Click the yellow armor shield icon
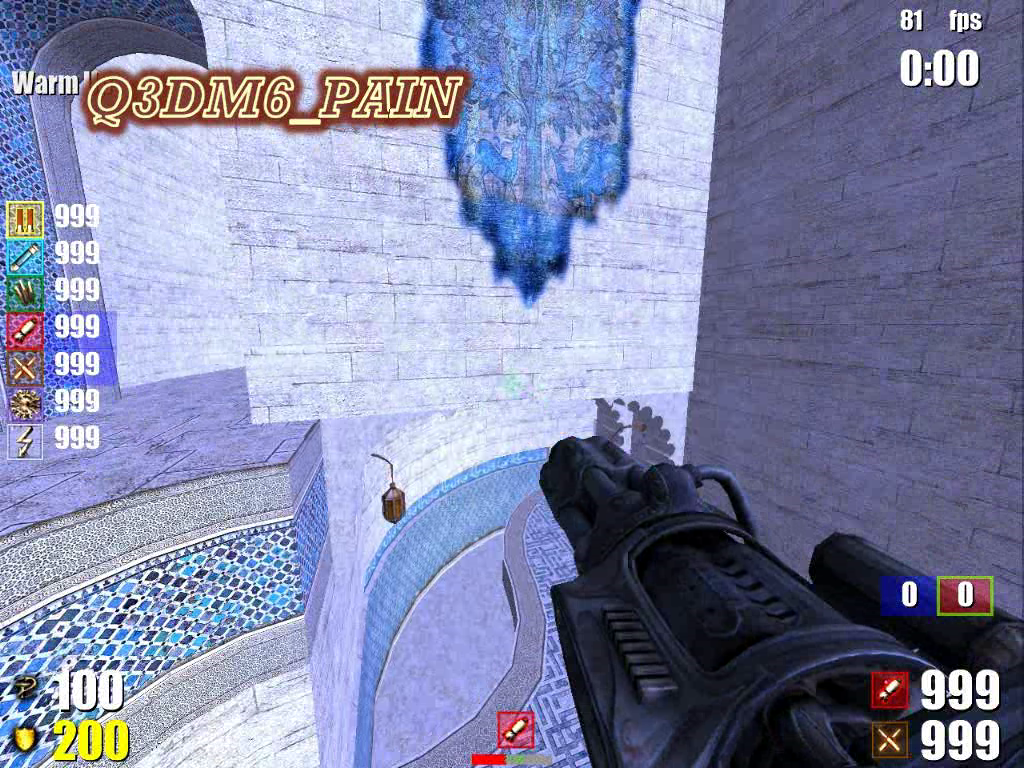 click(x=22, y=740)
